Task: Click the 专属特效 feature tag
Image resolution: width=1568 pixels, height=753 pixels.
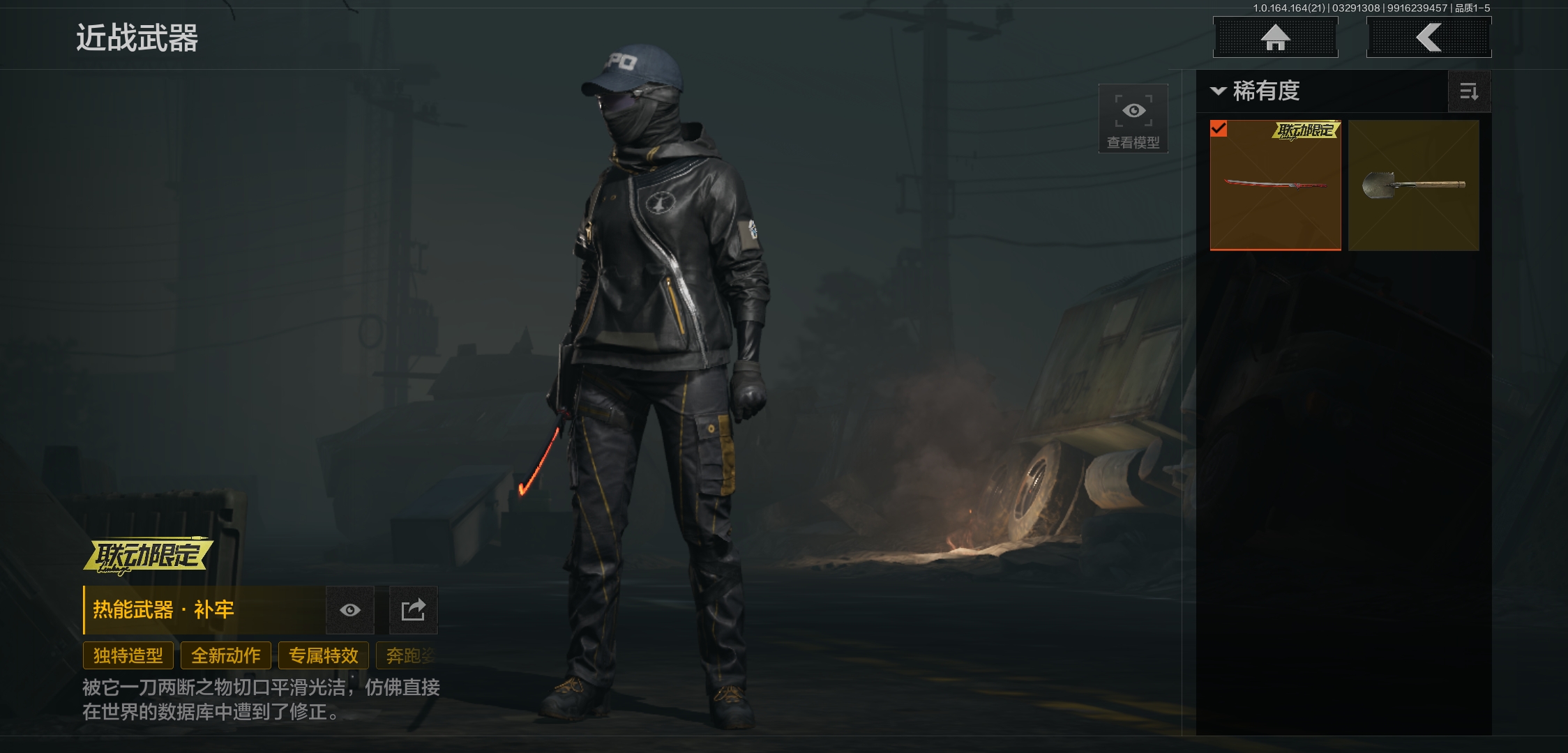Action: [x=324, y=655]
